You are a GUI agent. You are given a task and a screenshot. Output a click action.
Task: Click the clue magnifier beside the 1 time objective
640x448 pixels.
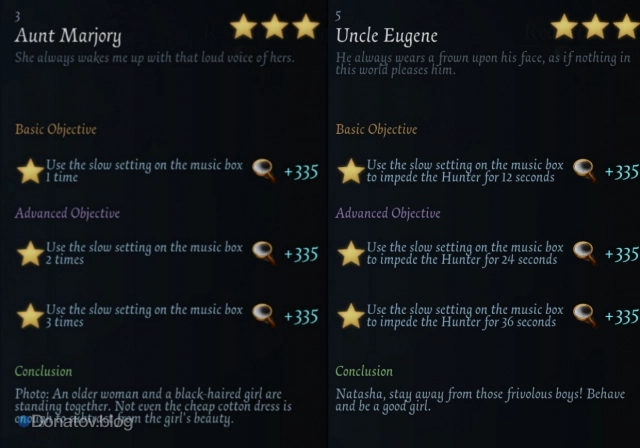(x=264, y=171)
